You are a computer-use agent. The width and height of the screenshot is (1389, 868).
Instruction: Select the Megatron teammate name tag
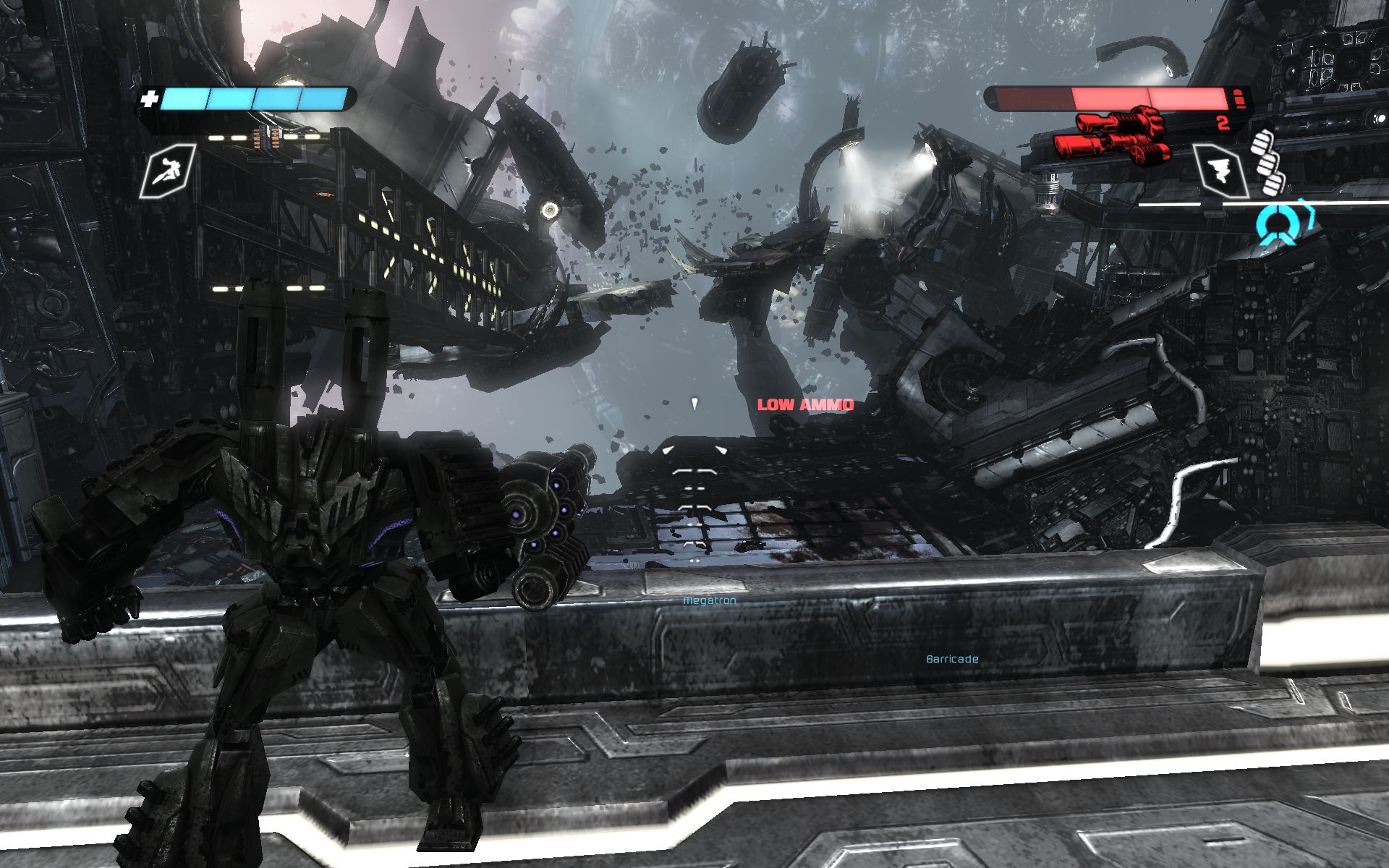tap(710, 600)
